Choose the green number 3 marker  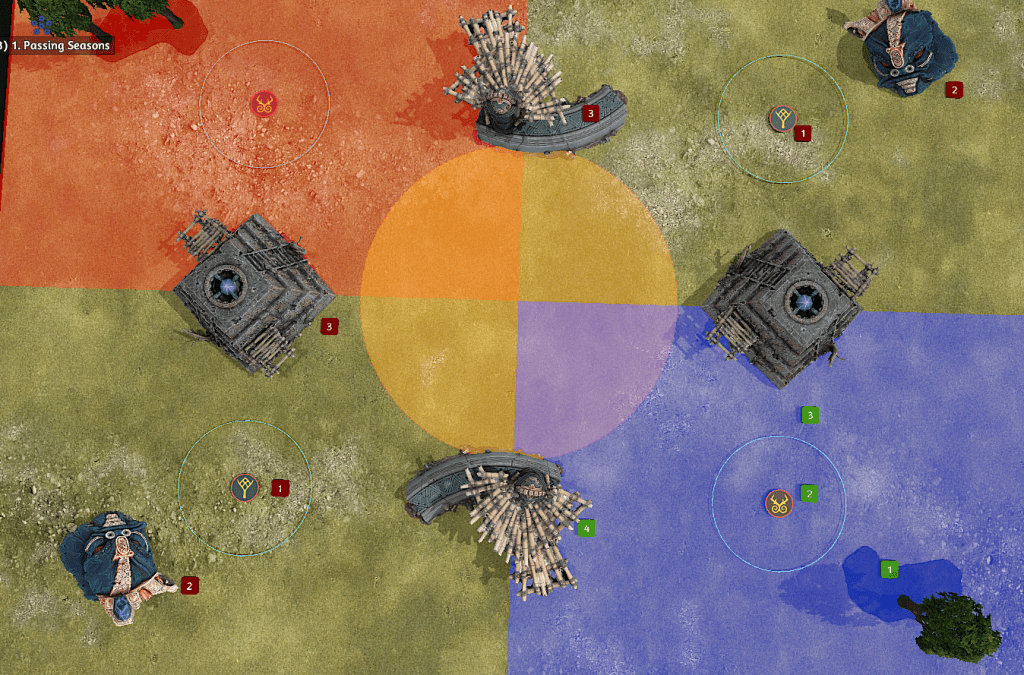click(x=810, y=414)
